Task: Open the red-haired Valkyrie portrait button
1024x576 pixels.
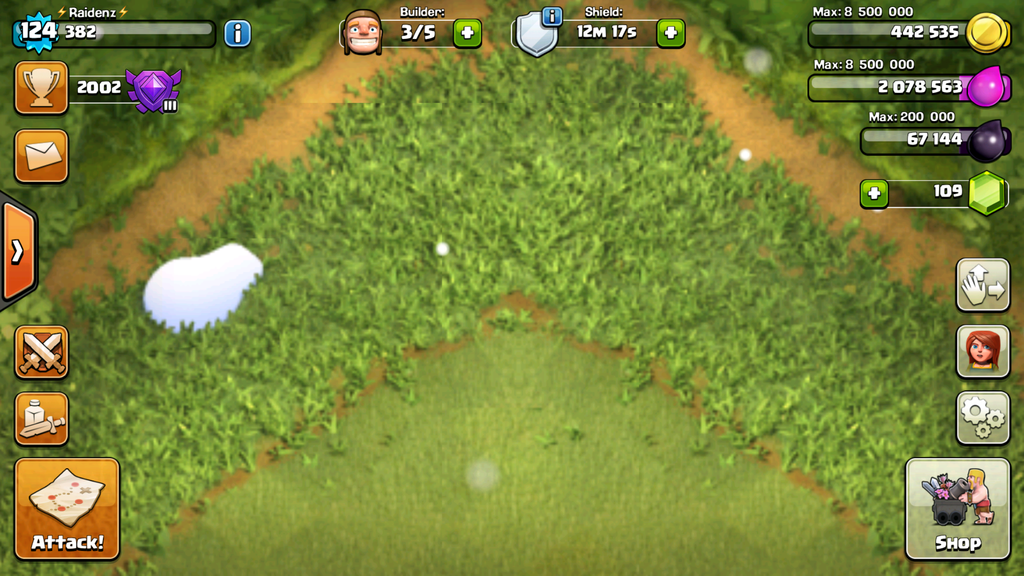Action: pyautogui.click(x=983, y=351)
